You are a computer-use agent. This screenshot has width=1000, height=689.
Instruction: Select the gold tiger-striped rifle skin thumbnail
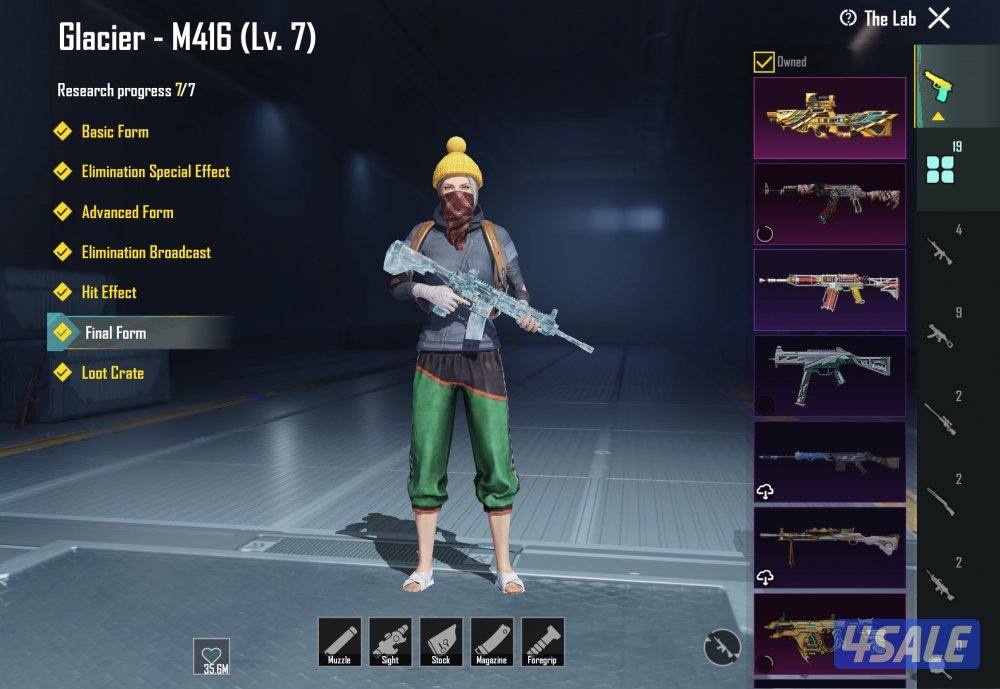tap(829, 118)
